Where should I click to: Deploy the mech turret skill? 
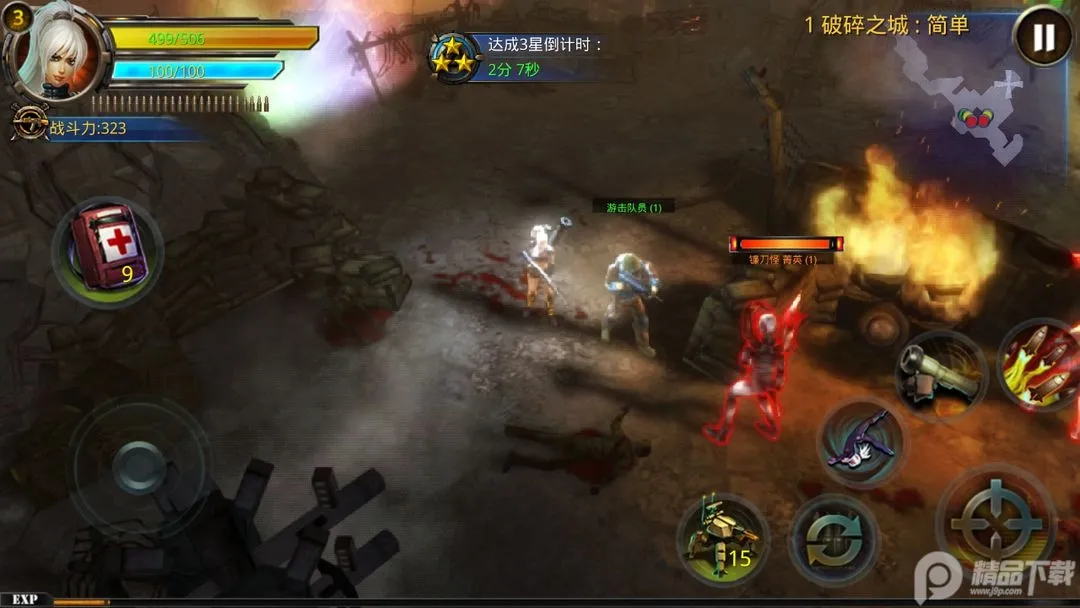(723, 540)
